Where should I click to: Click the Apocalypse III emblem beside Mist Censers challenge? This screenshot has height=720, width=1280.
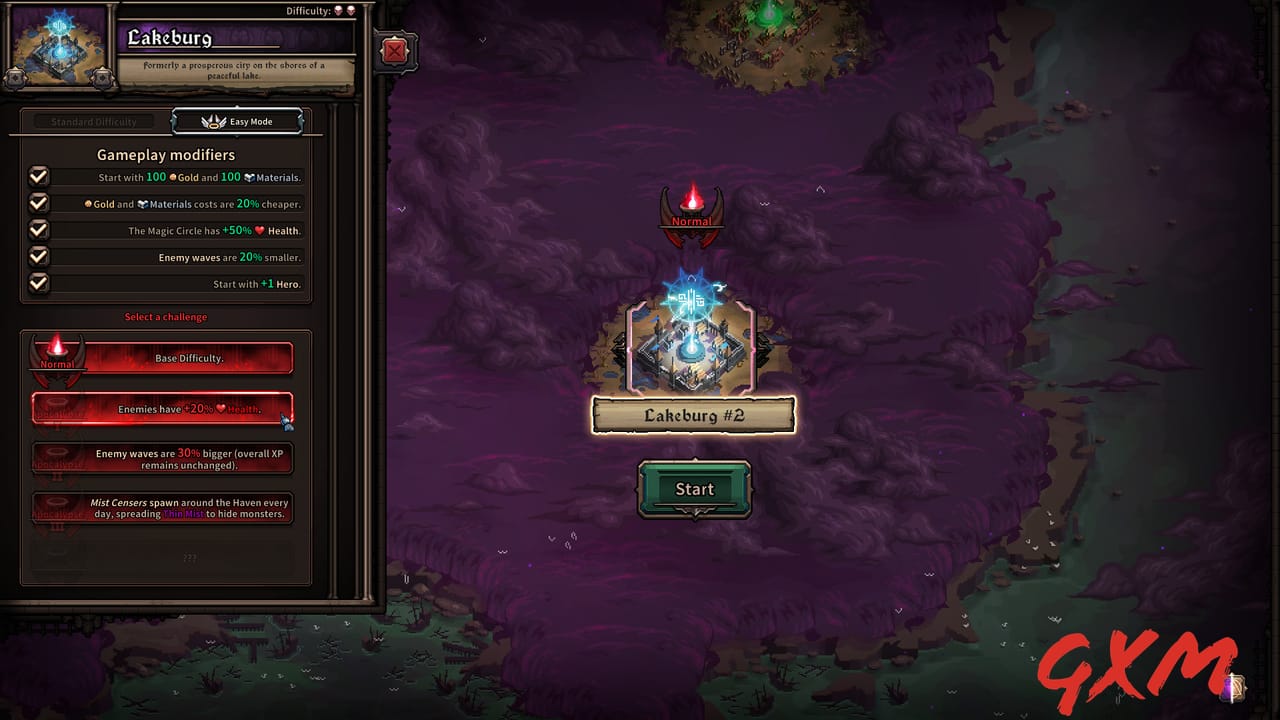pos(57,508)
